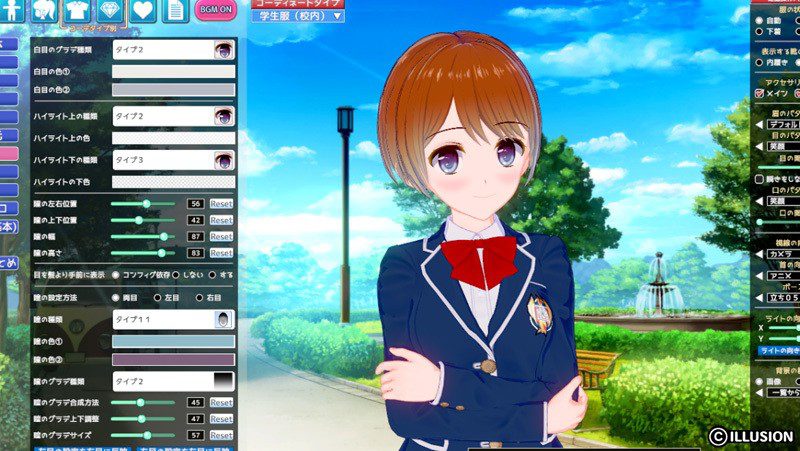
Task: Click the ライトの向き blue button
Action: 778,350
